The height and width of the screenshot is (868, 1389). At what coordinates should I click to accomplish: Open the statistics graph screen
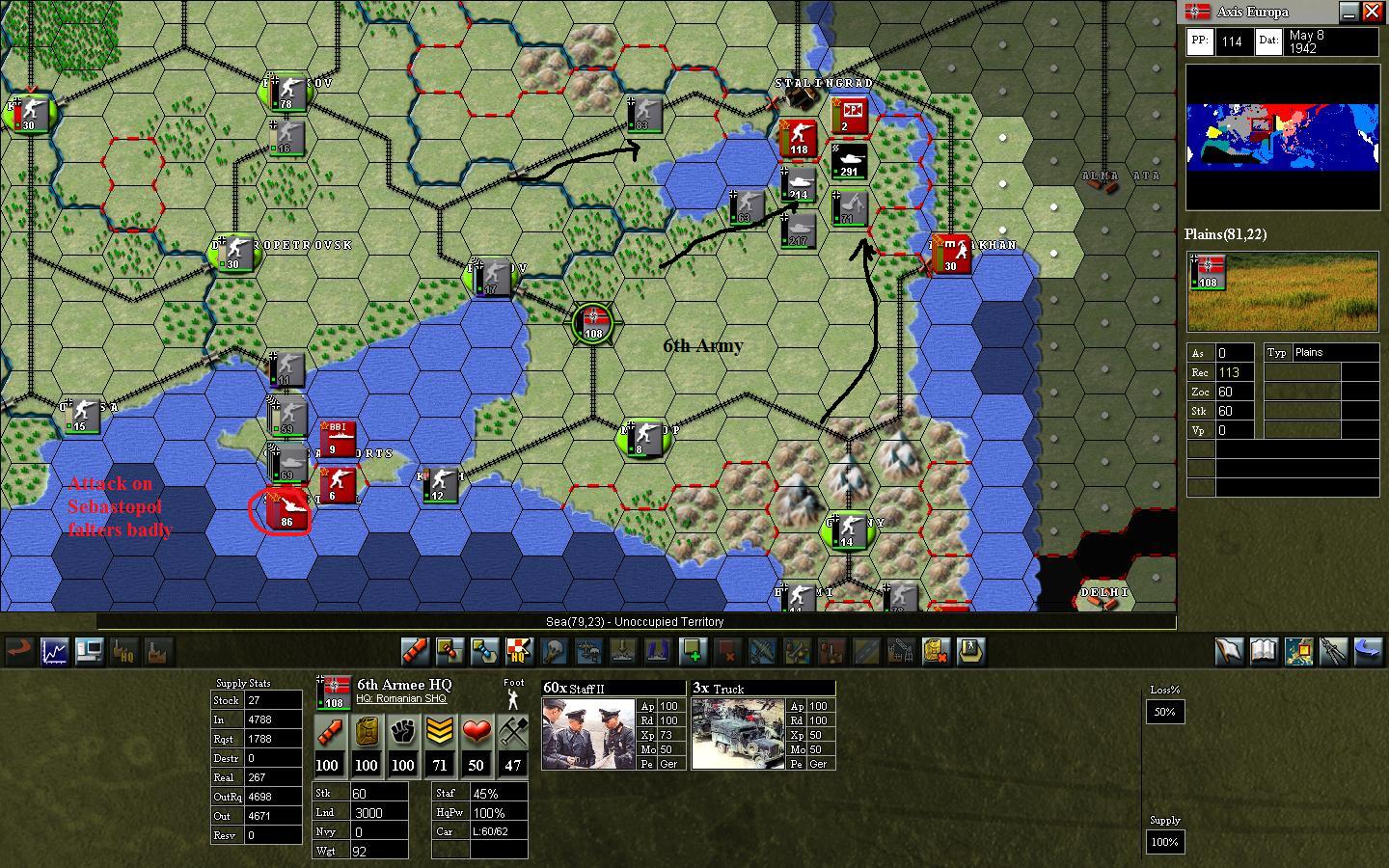click(x=54, y=652)
